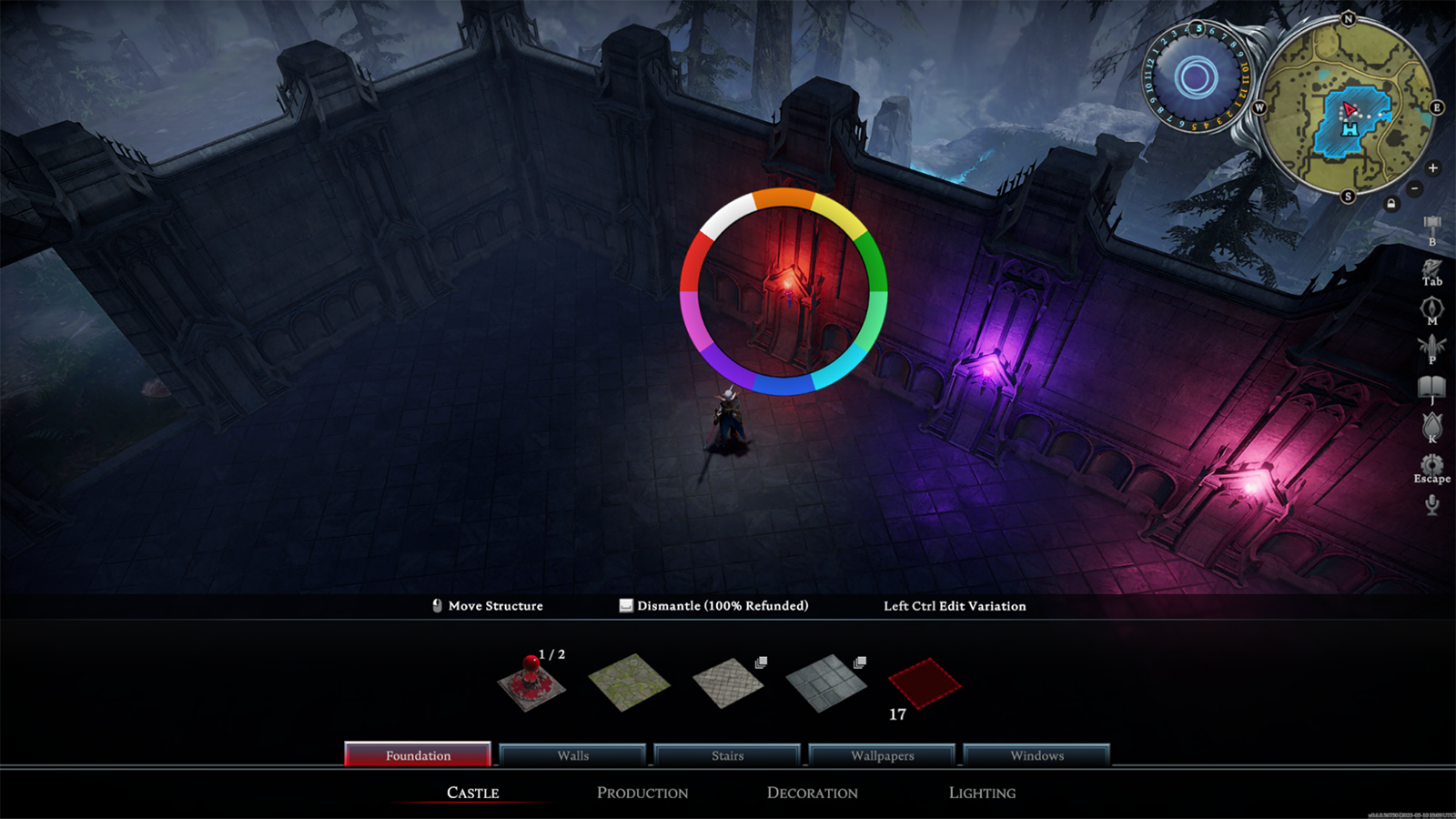Viewport: 1456px width, 819px height.
Task: Pick the grey diamond-pattern floor tile
Action: [x=727, y=682]
